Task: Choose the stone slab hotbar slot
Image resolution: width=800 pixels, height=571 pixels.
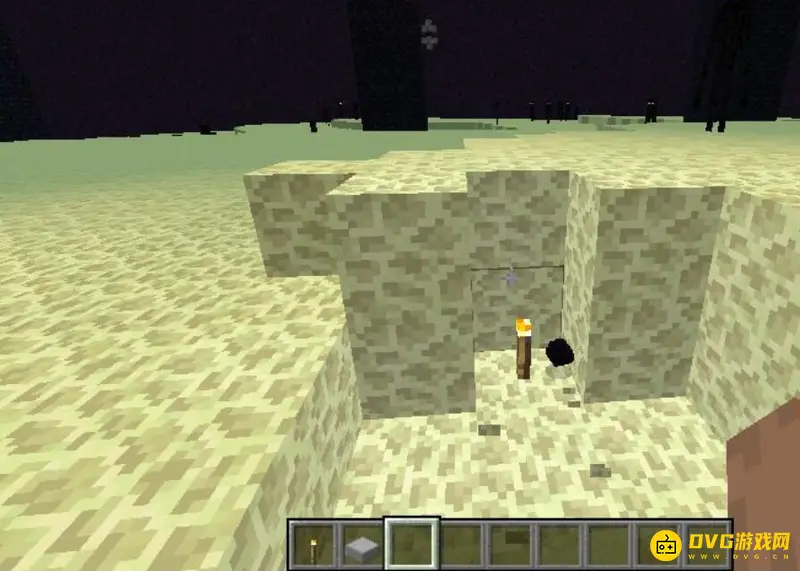Action: [360, 545]
